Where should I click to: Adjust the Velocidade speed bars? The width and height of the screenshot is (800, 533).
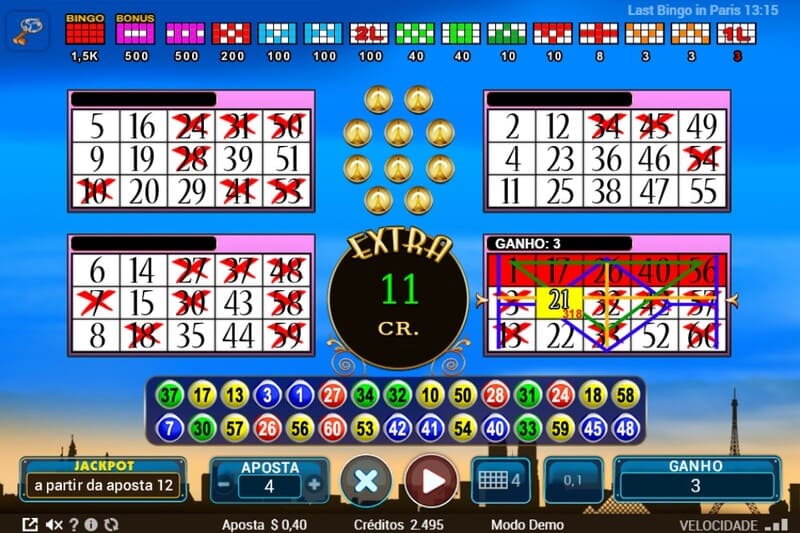775,524
